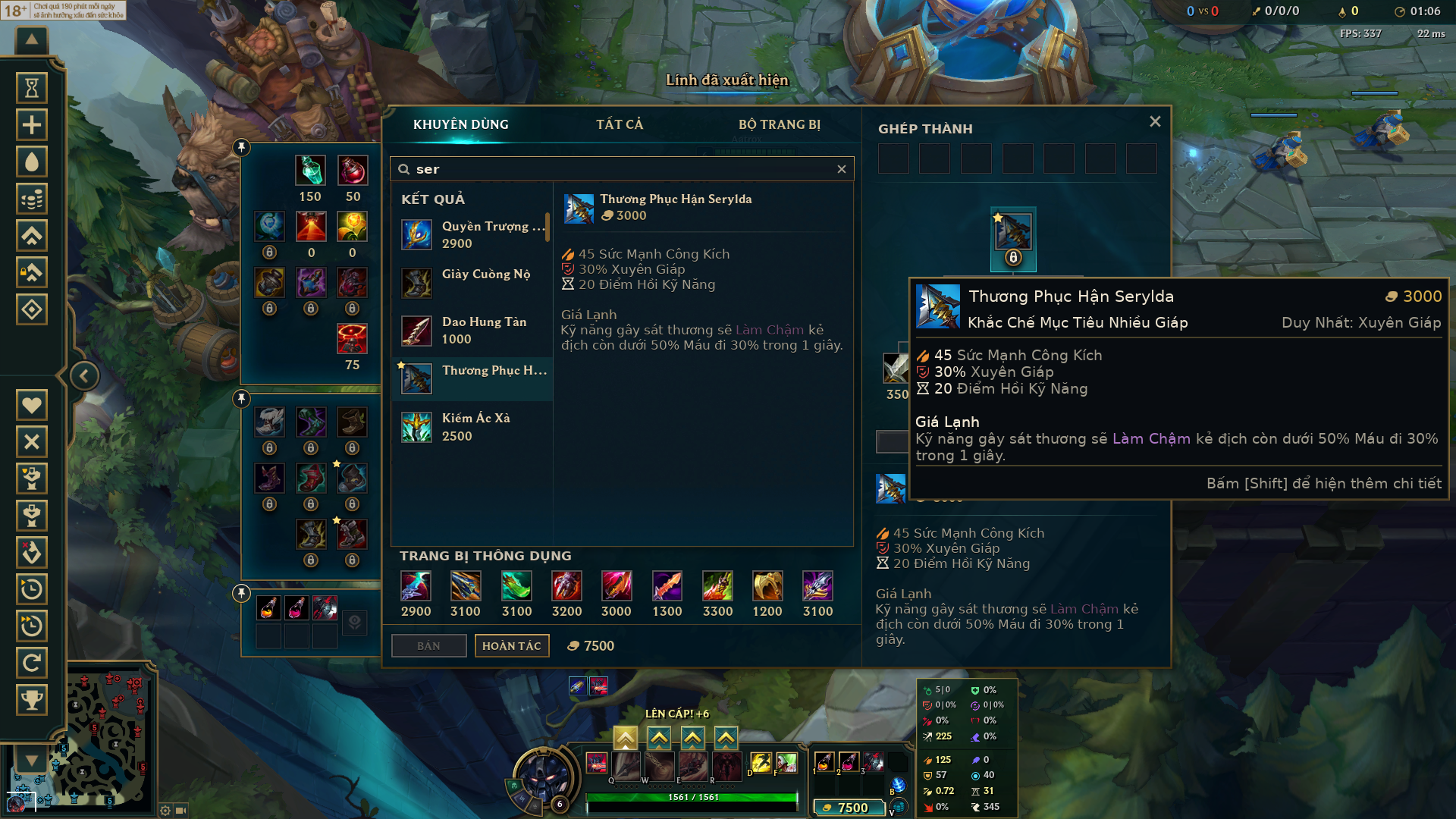Click the level-up arrow above the W ability
1456x819 pixels.
tap(658, 736)
